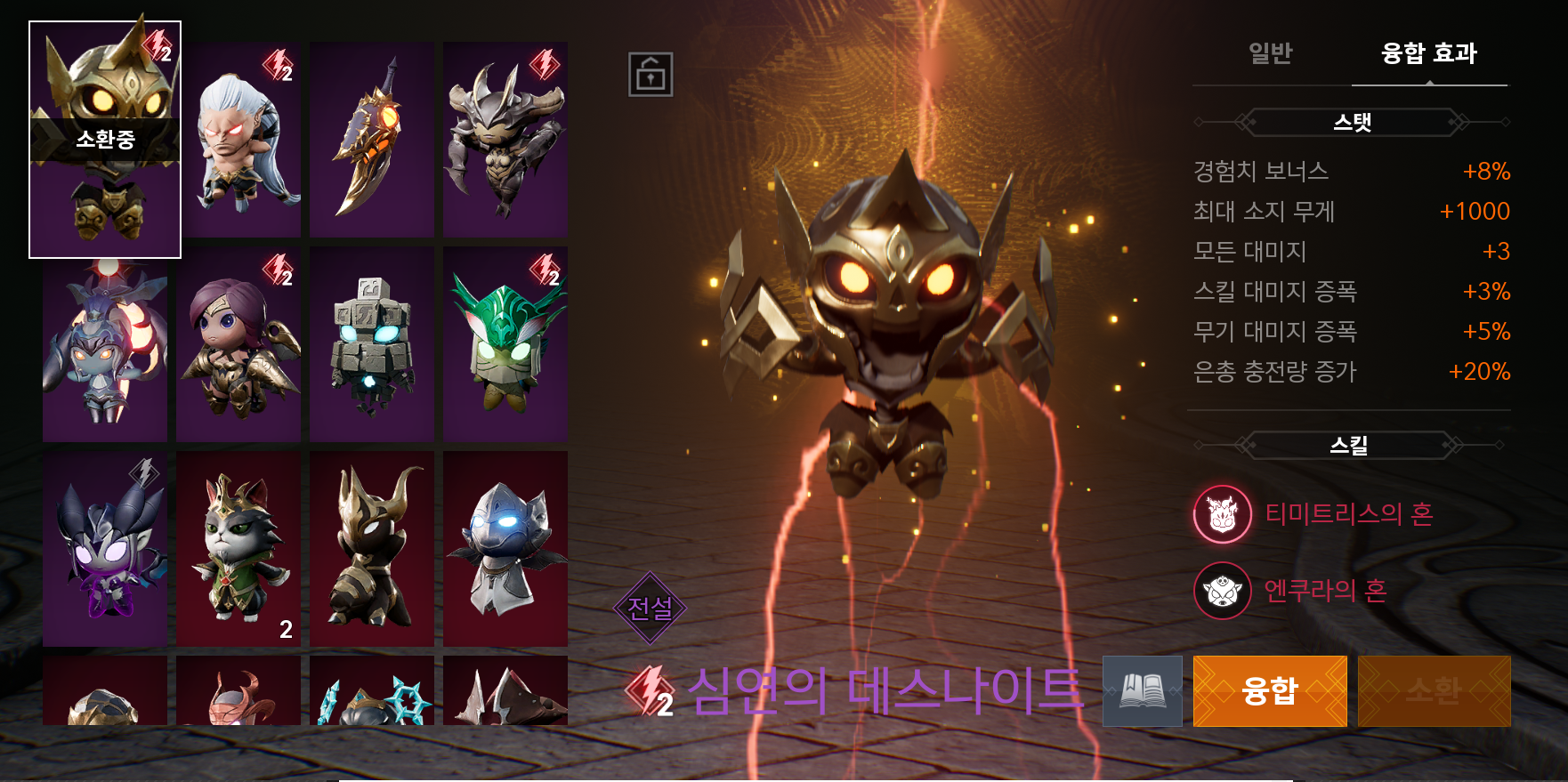Click the dimmed 소환 button
1568x782 pixels.
coord(1434,691)
